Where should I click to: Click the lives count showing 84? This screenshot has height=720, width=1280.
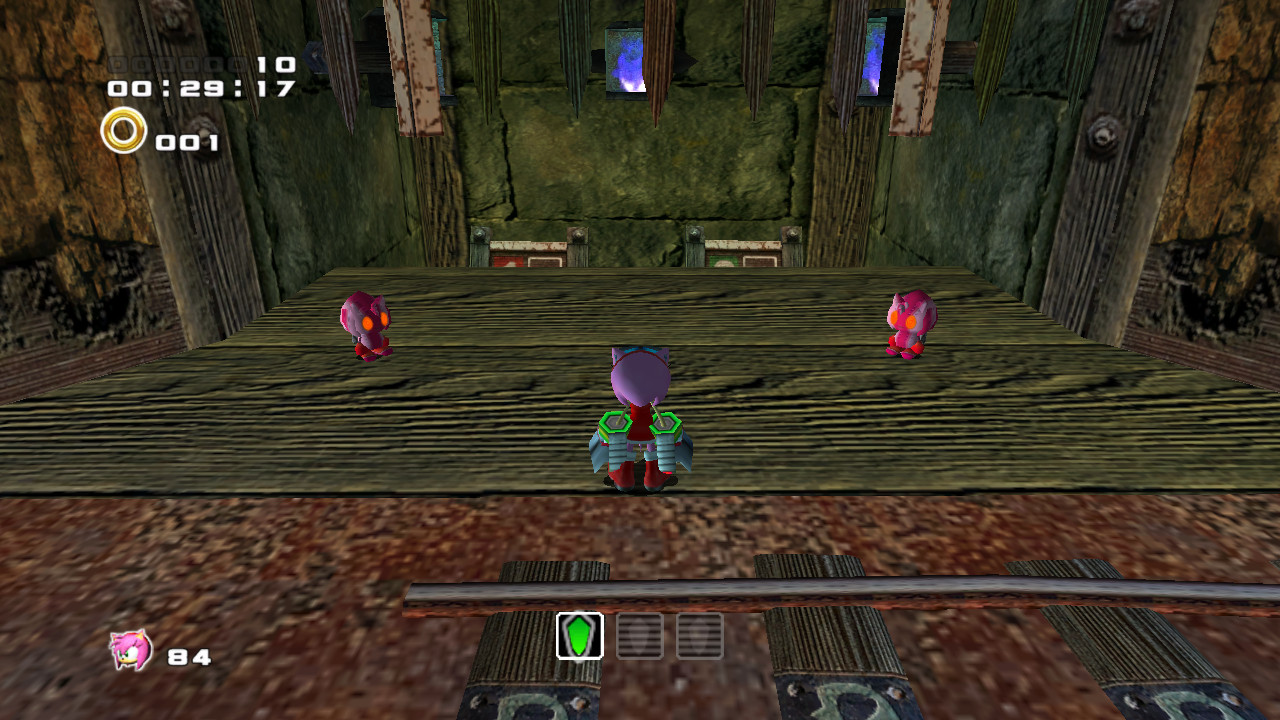[190, 656]
